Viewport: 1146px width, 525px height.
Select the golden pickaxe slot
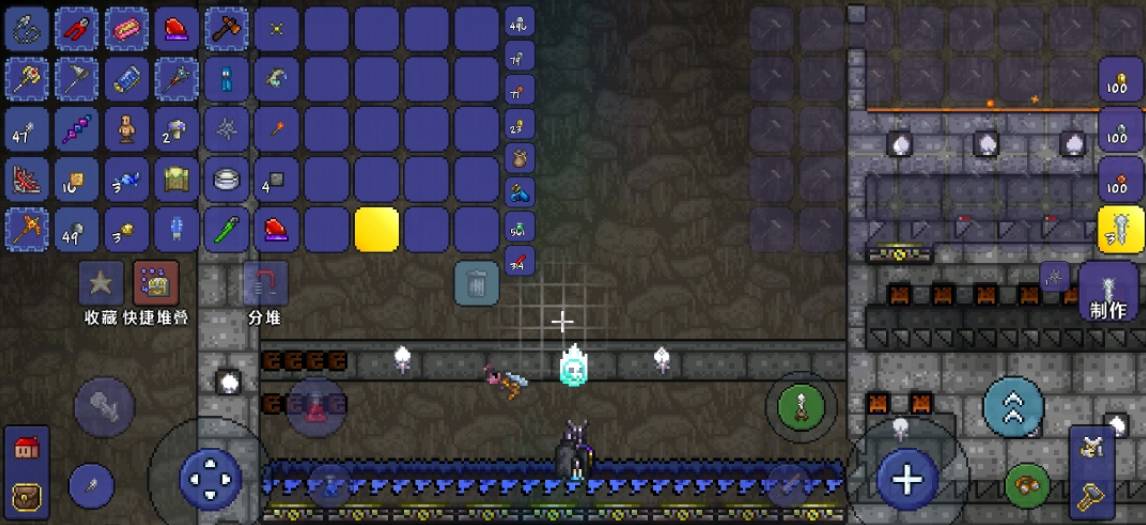27,229
